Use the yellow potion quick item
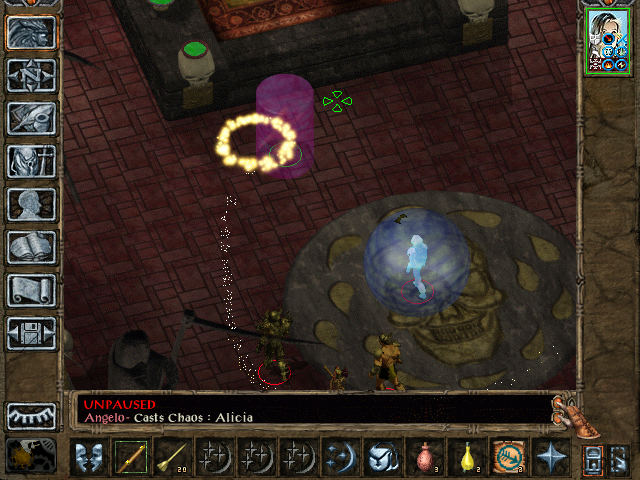The image size is (640, 480). (466, 457)
